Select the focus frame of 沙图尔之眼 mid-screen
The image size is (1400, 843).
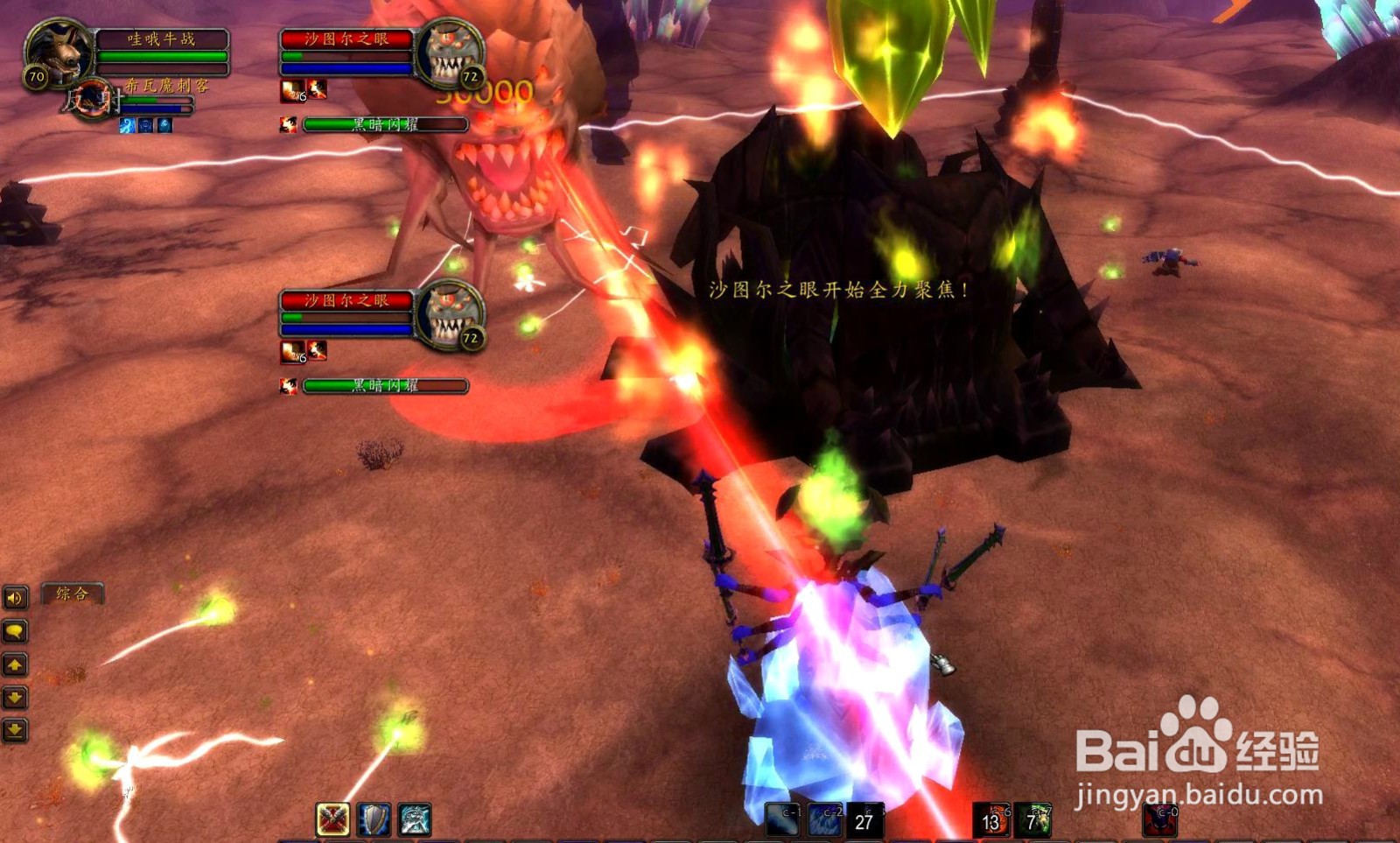(347, 299)
